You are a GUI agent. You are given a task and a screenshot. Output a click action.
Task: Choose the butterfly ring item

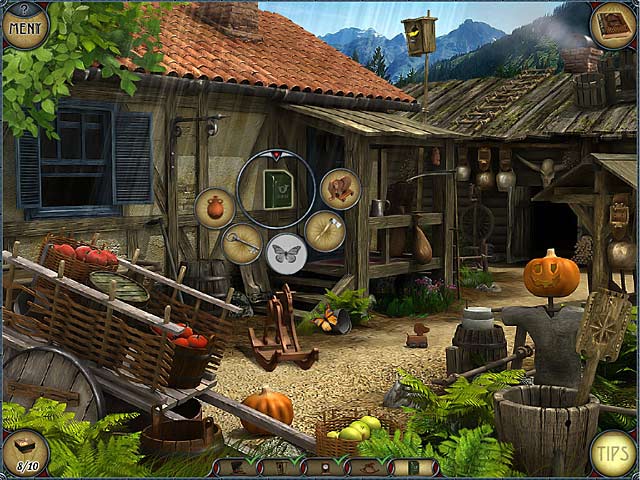[x=287, y=254]
